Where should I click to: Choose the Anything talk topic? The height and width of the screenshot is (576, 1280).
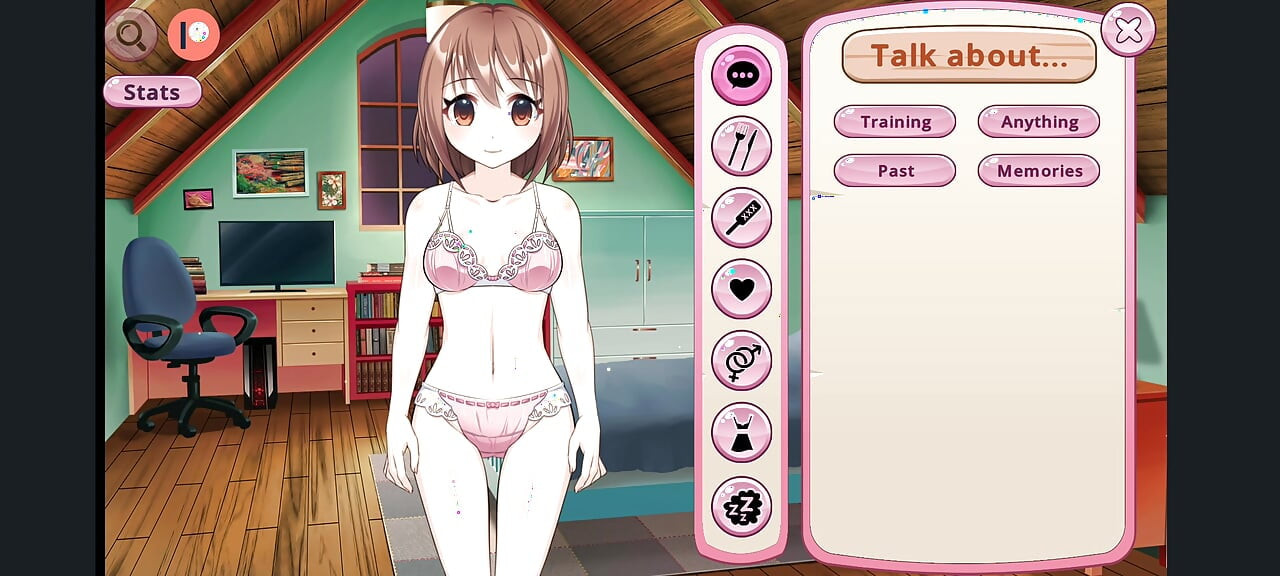pyautogui.click(x=1039, y=122)
